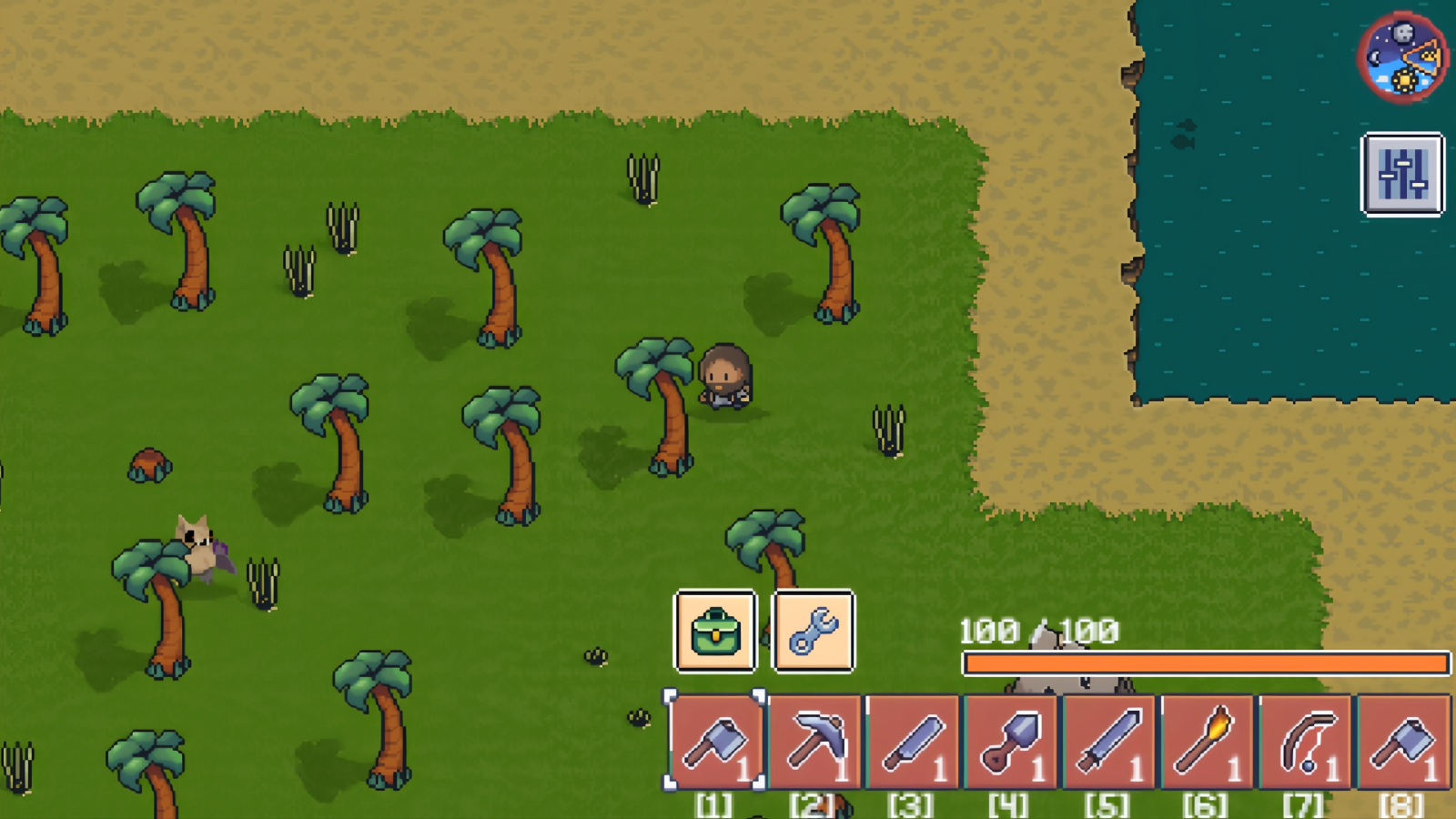This screenshot has height=819, width=1456.
Task: Open the settings panel with slider icon
Action: tap(1403, 176)
